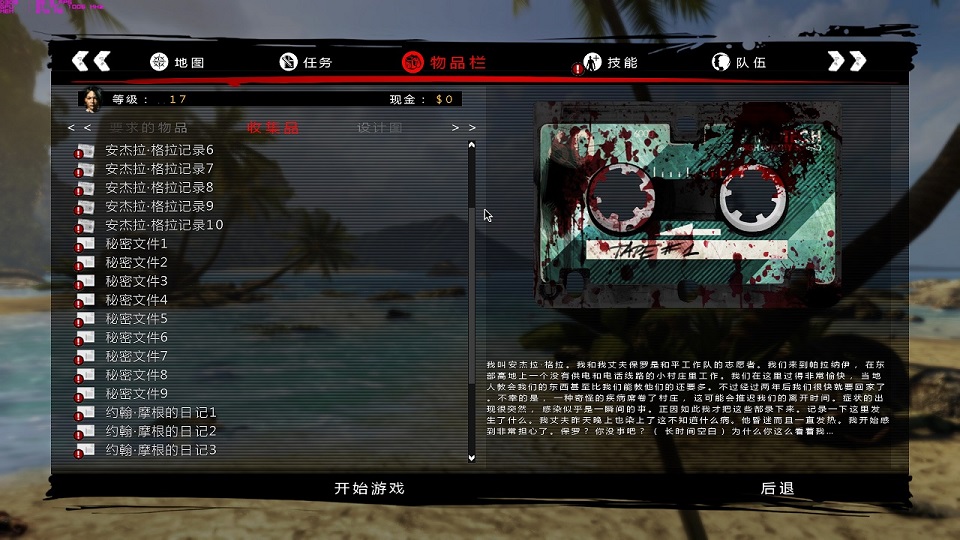Go back with the 后退 button

777,489
